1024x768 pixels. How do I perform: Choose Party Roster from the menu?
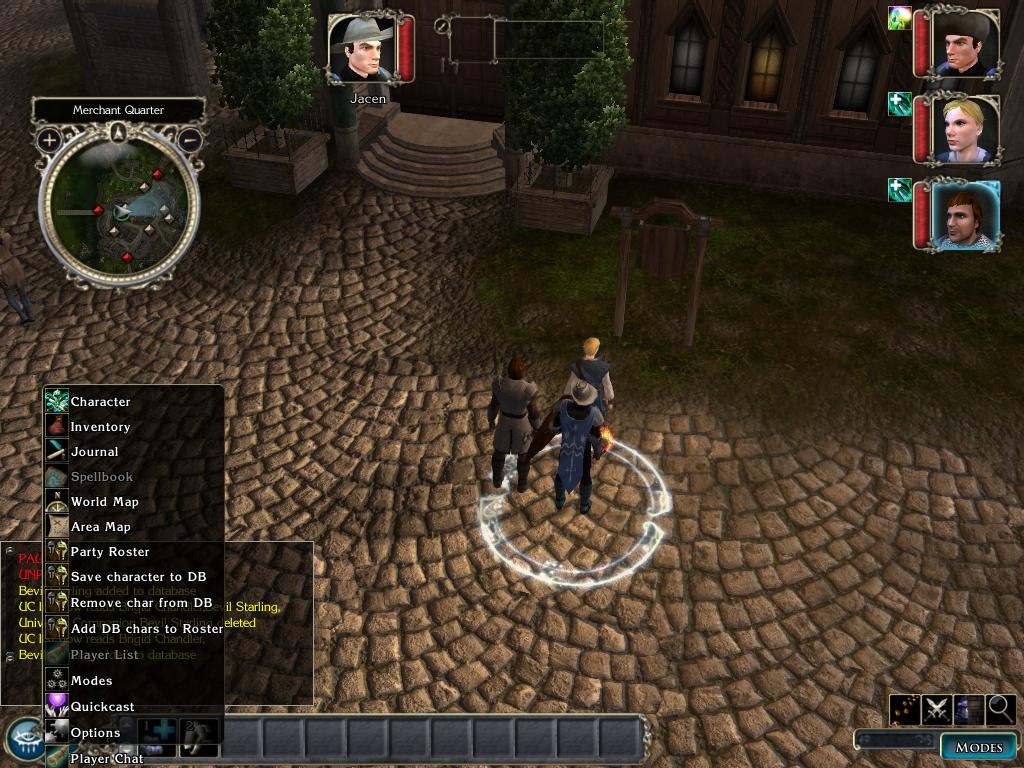(x=109, y=552)
